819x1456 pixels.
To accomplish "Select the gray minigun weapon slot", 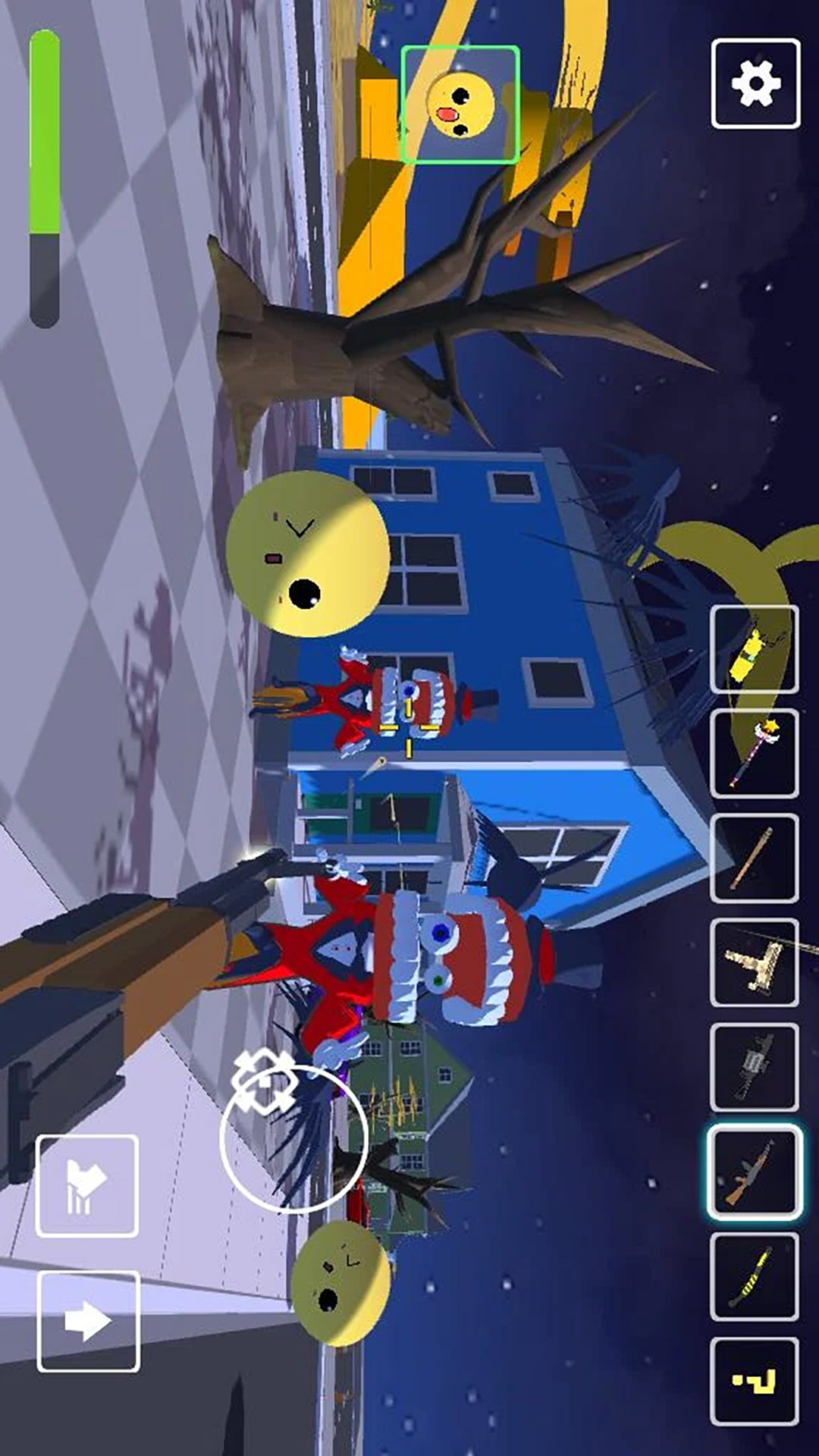I will tap(754, 1067).
